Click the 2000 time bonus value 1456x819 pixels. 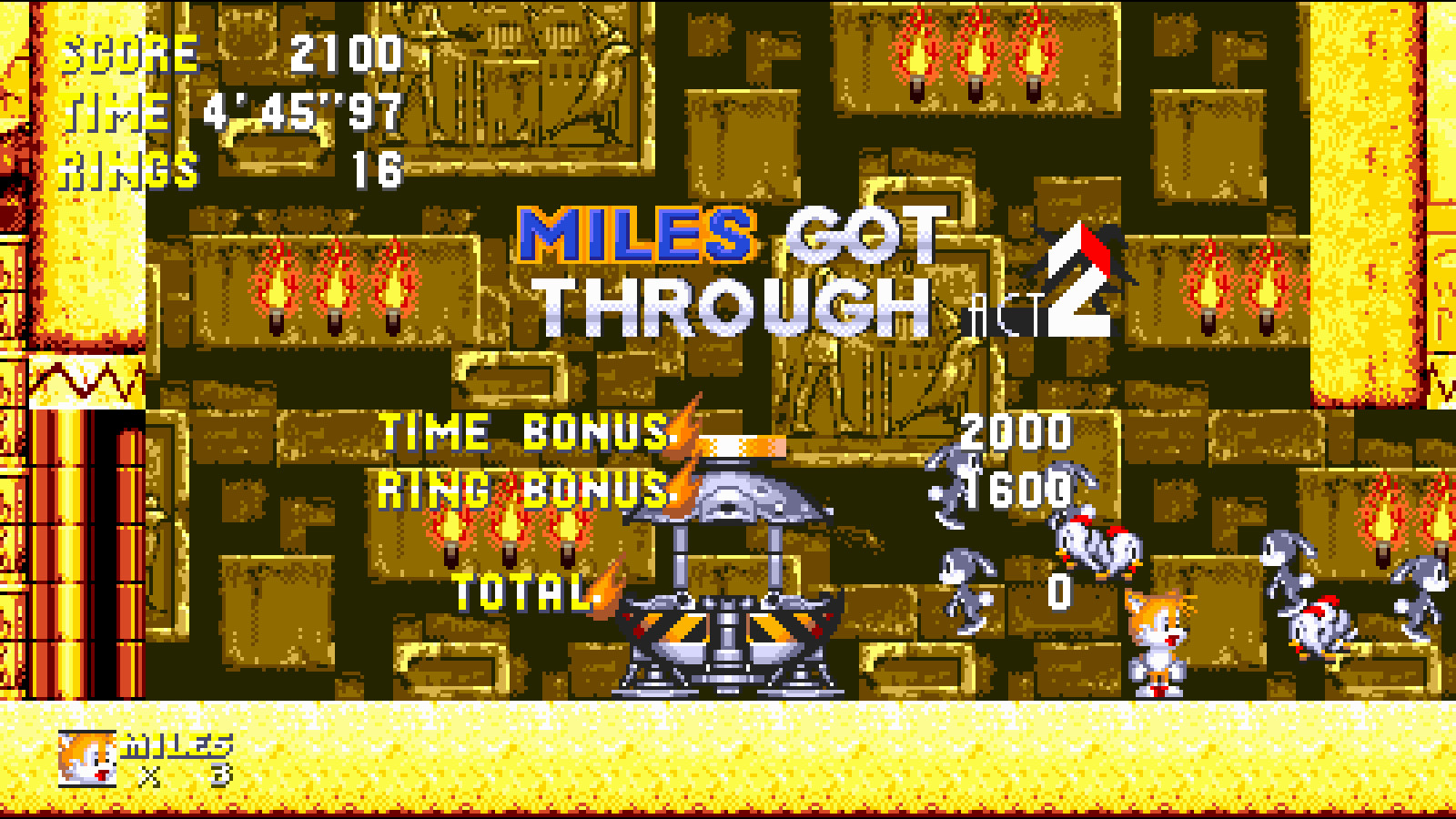tap(1015, 434)
